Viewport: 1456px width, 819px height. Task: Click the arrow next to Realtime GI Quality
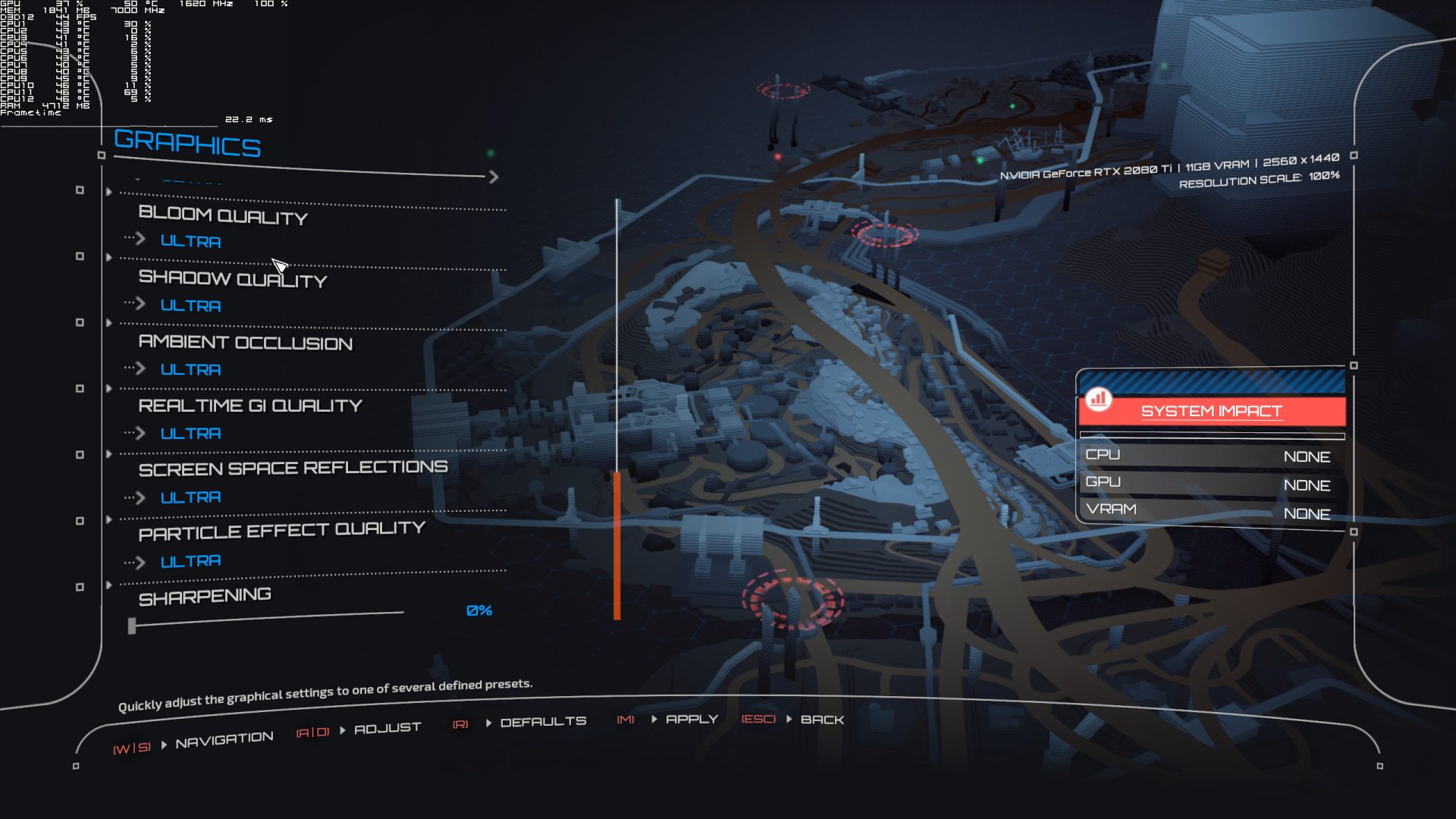[x=141, y=433]
